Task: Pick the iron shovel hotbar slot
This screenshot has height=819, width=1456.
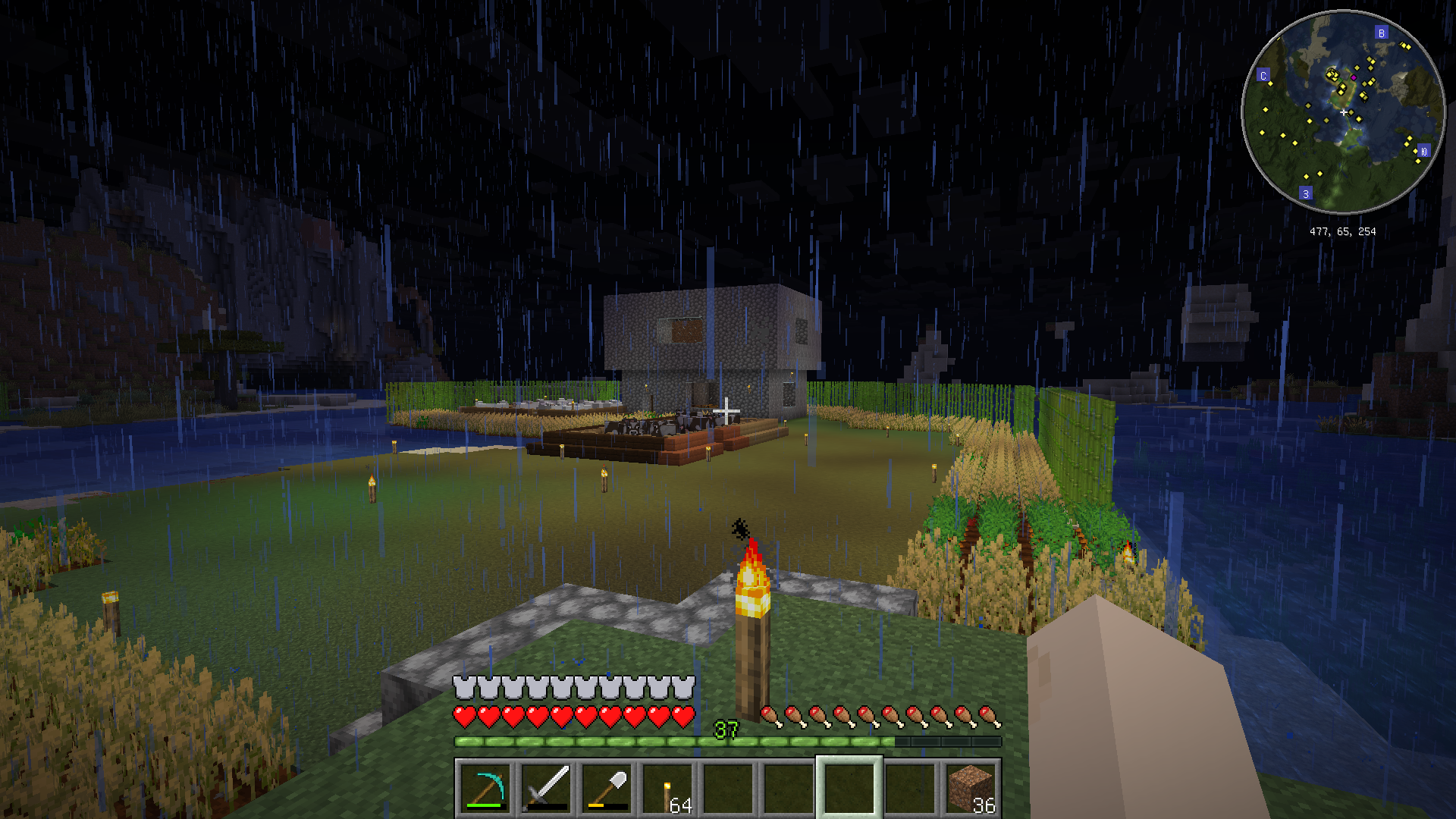Action: pyautogui.click(x=606, y=788)
